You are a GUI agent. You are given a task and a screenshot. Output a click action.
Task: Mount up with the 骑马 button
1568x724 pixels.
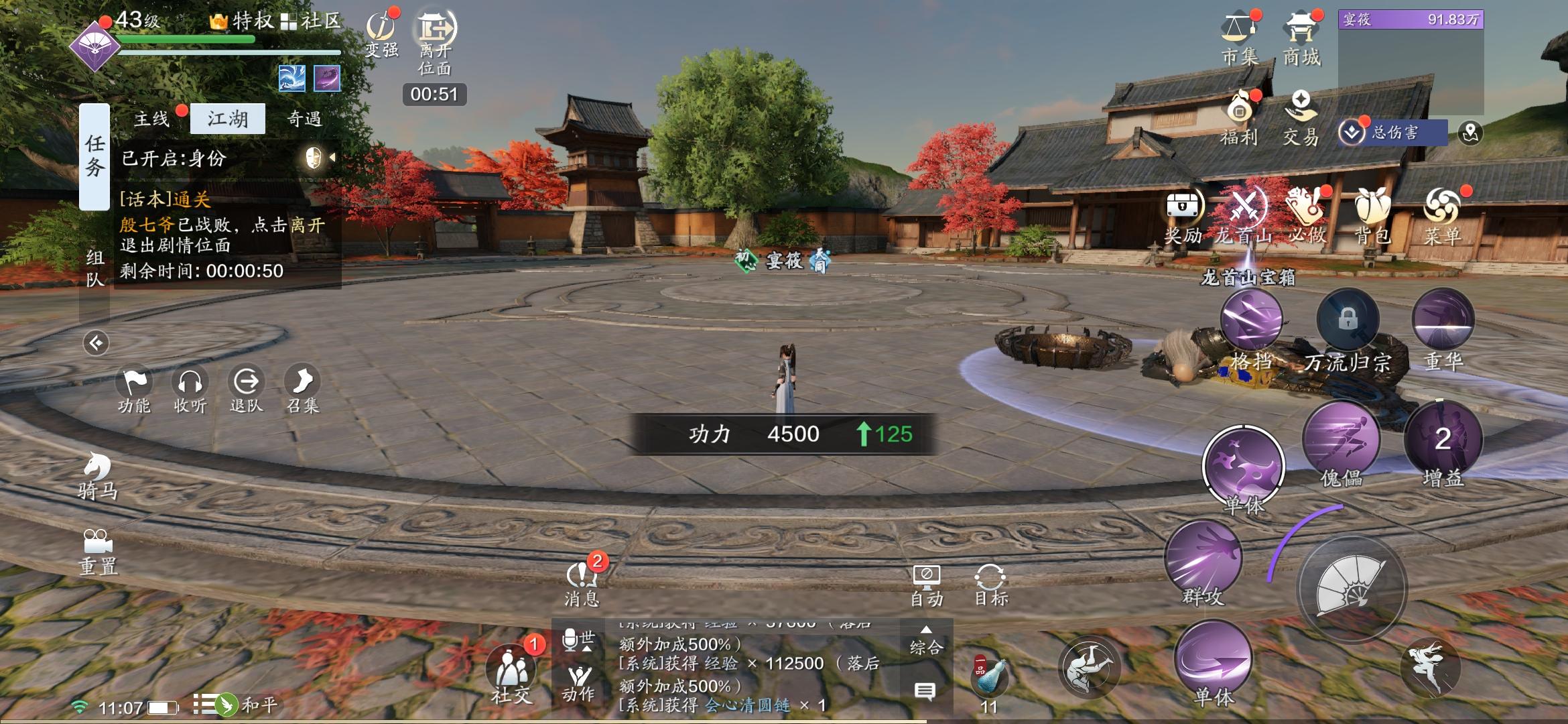[x=98, y=475]
